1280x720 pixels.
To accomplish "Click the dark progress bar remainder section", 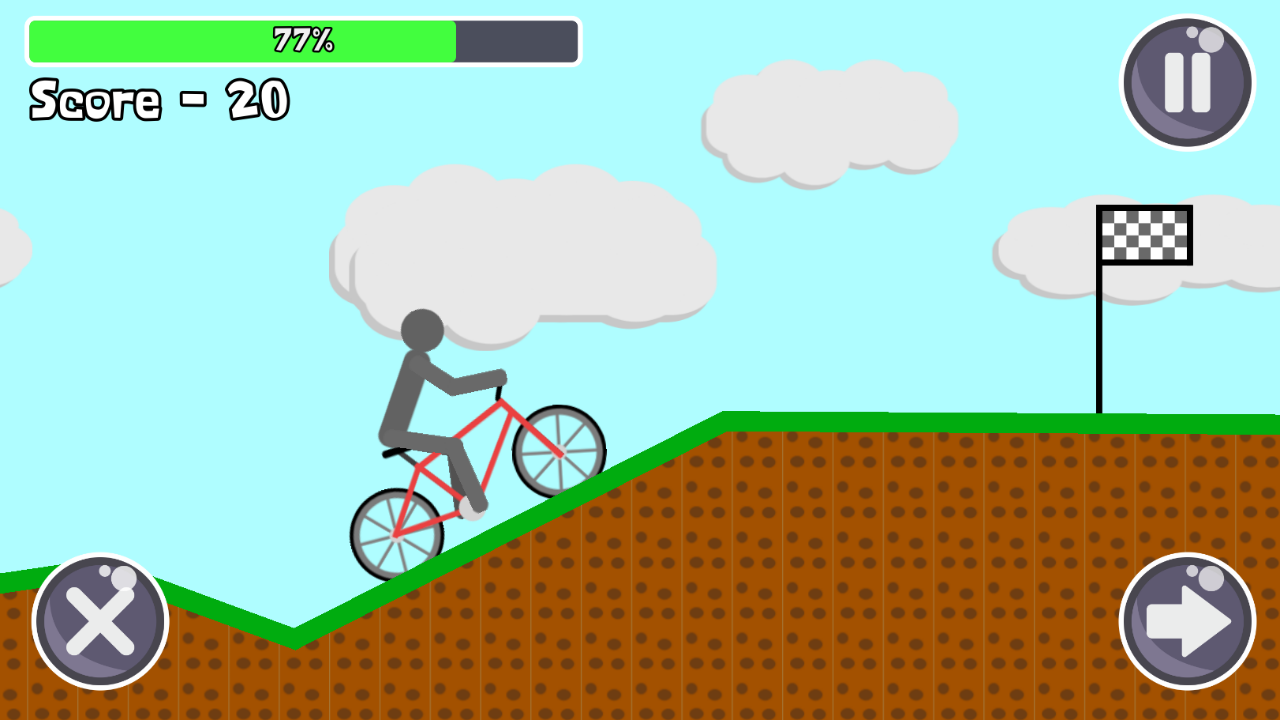I will pyautogui.click(x=516, y=41).
